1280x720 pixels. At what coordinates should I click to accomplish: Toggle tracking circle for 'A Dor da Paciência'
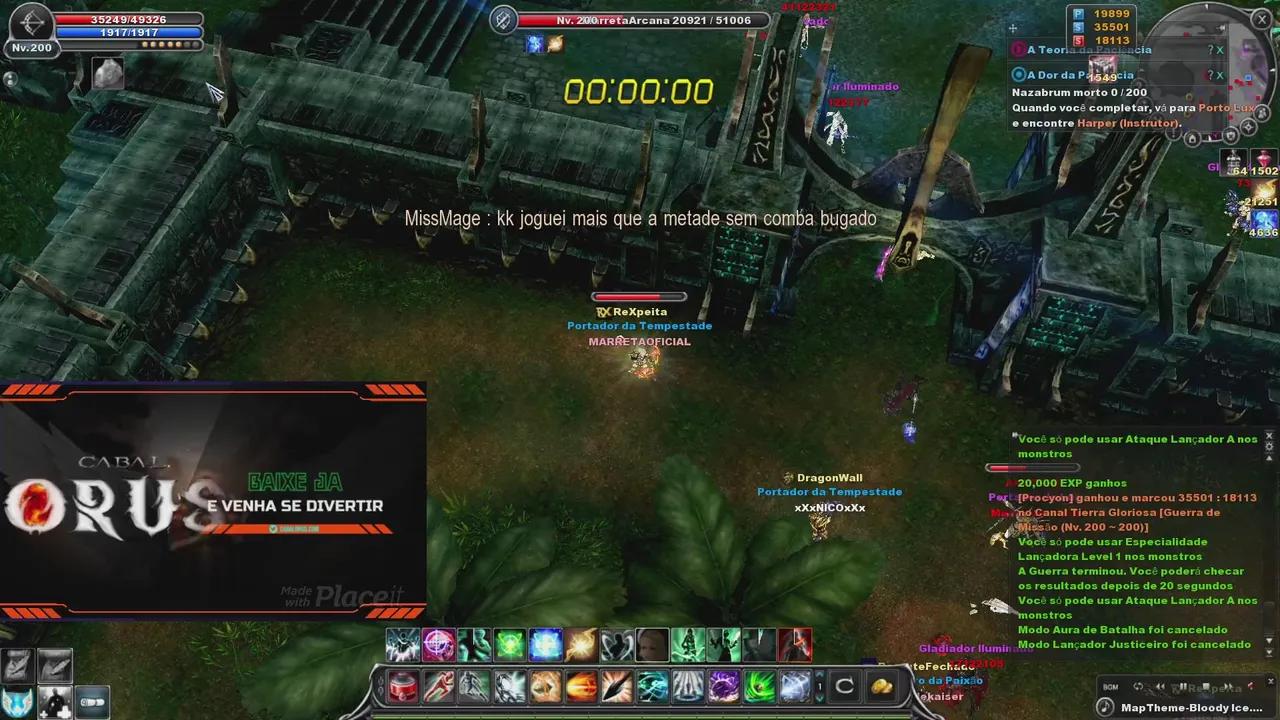1019,75
